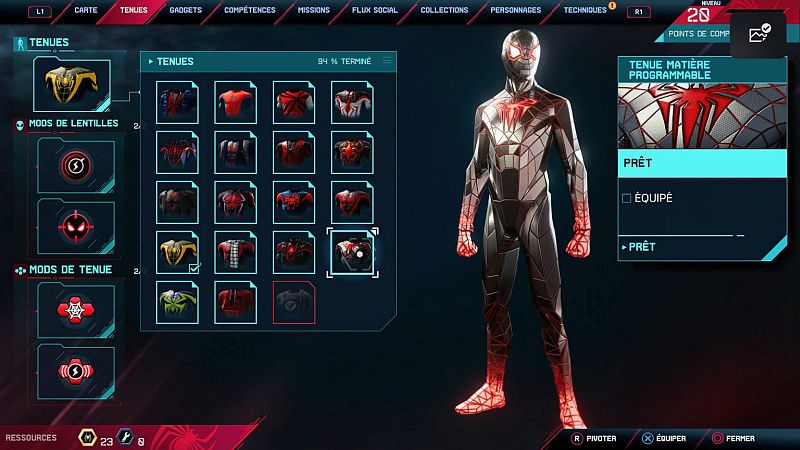Go to the Compétences tab

click(250, 10)
